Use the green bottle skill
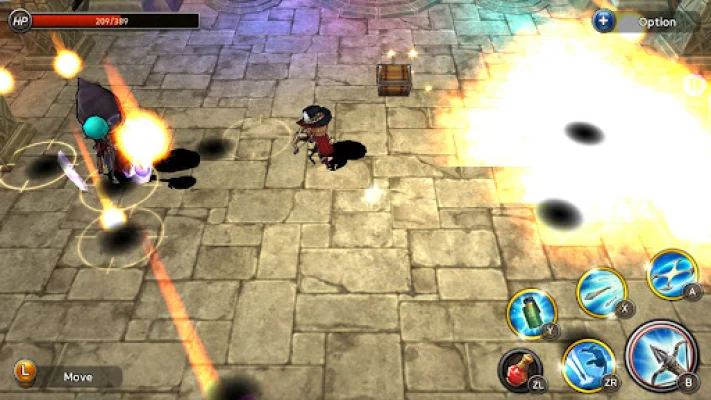 (531, 313)
